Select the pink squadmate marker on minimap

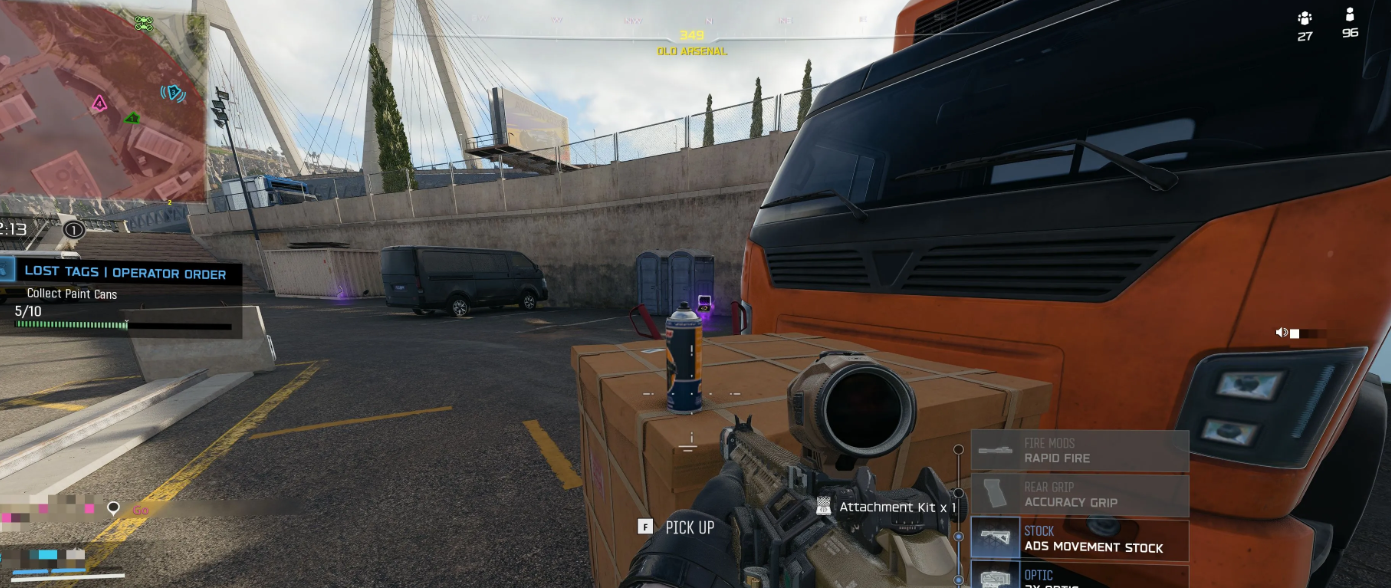click(x=99, y=103)
